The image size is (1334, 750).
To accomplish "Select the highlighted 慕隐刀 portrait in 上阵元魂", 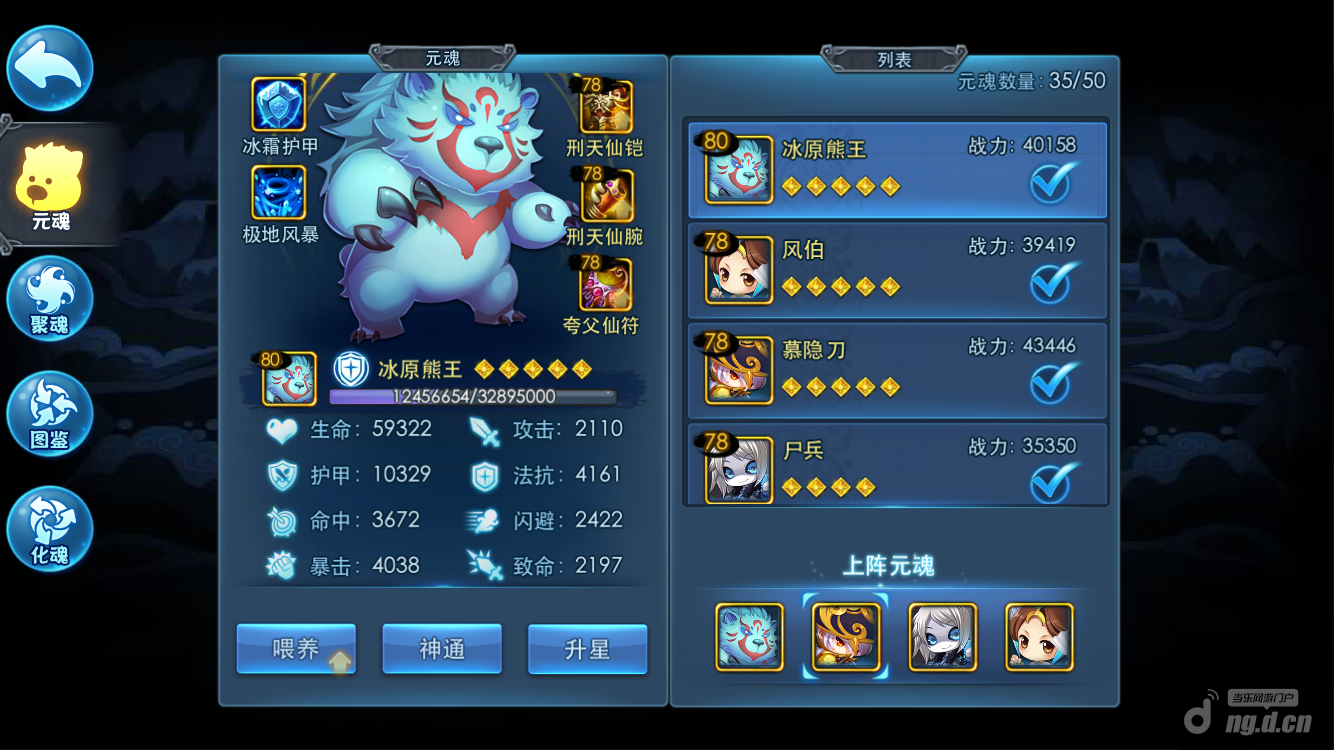I will (846, 637).
